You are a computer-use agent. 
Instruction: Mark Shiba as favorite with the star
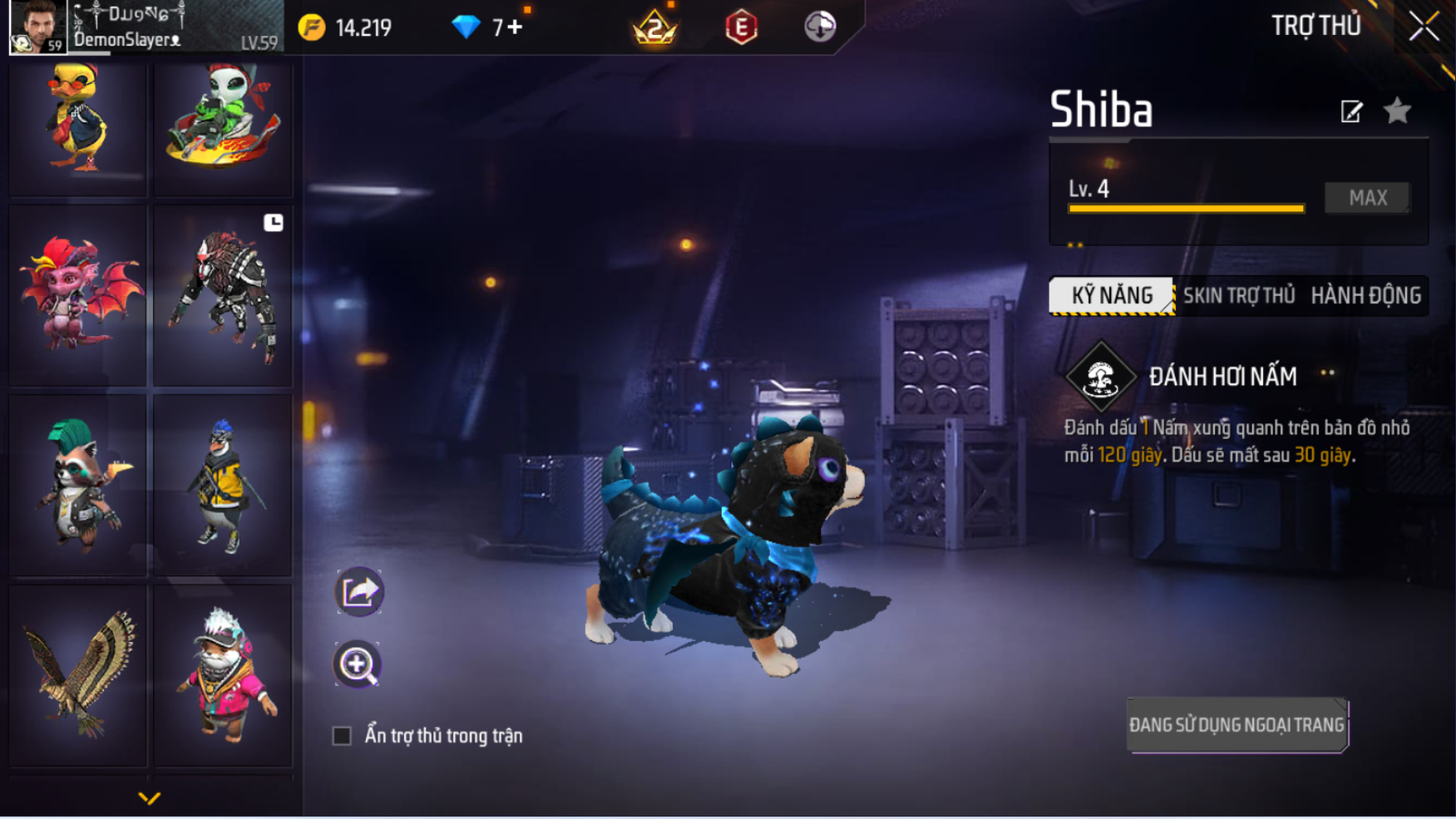click(x=1397, y=111)
